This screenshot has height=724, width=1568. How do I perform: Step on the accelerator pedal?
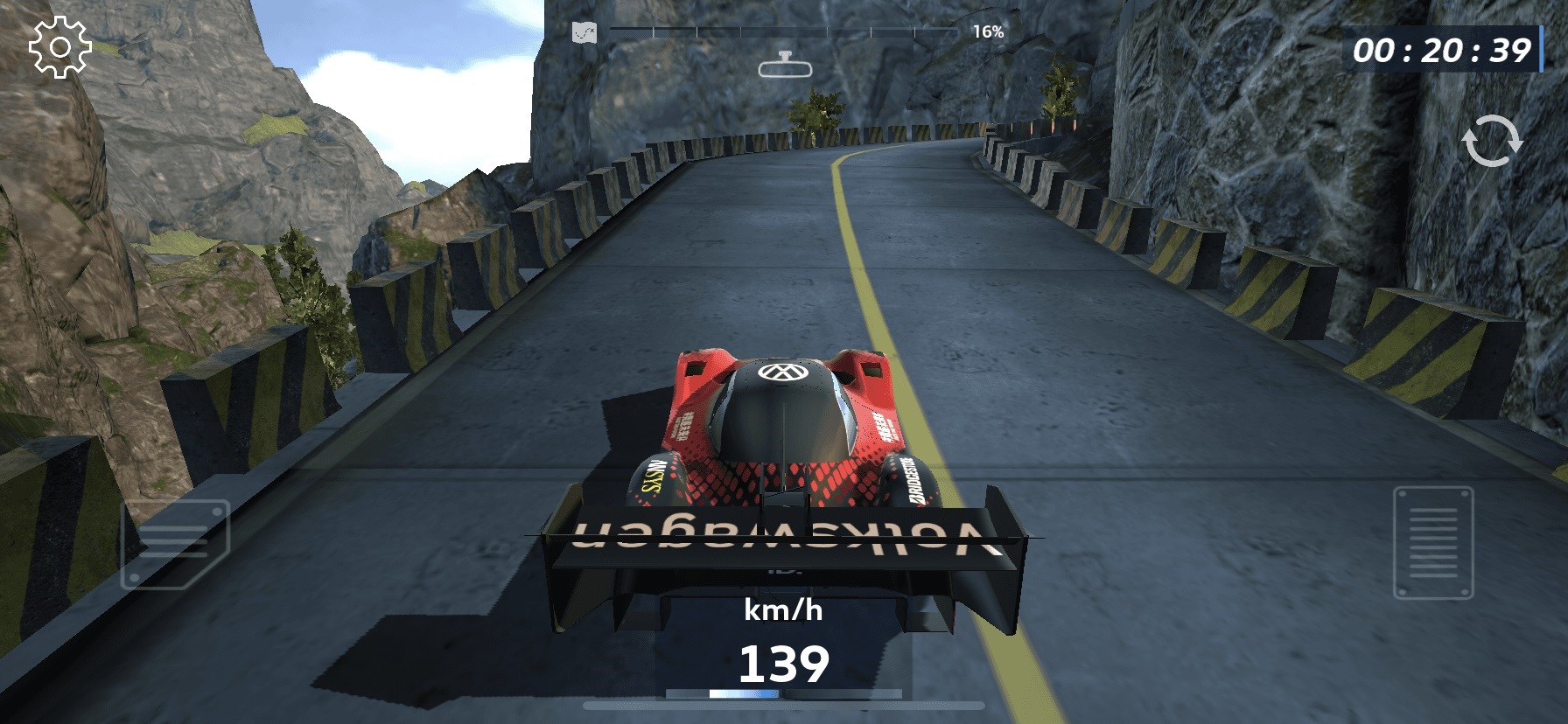click(x=1433, y=543)
